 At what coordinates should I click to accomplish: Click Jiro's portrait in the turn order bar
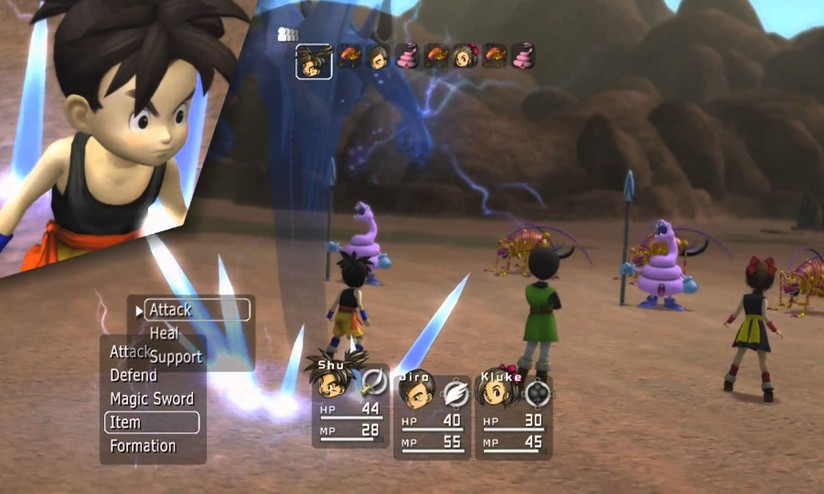click(x=379, y=56)
